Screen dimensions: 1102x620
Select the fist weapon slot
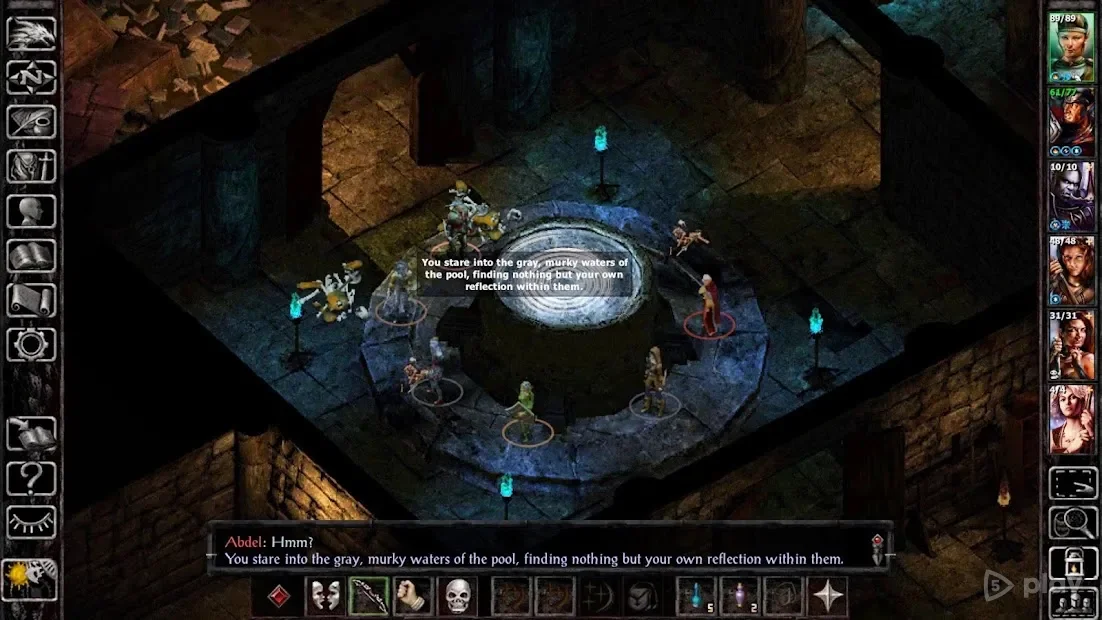pos(412,597)
